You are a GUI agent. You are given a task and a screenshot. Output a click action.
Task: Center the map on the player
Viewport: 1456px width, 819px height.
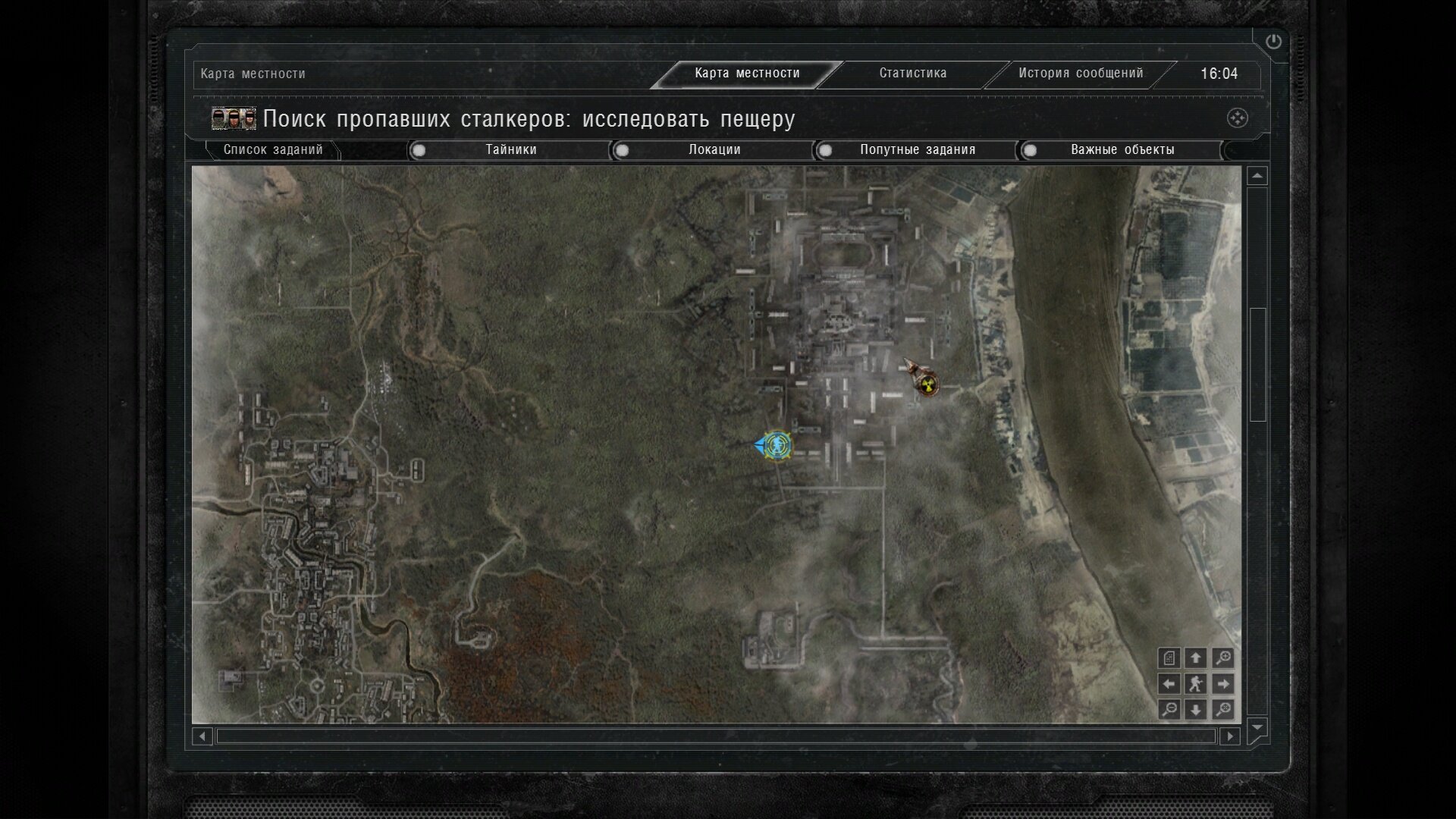click(x=1195, y=684)
